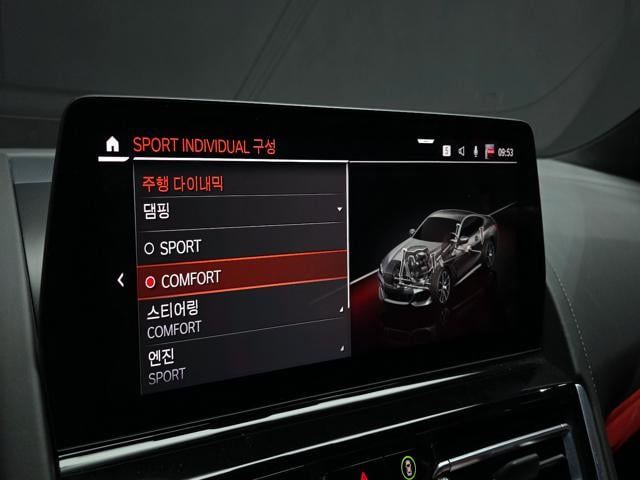Image resolution: width=640 pixels, height=480 pixels.
Task: Choose the COMFORT damping option
Action: coord(242,280)
